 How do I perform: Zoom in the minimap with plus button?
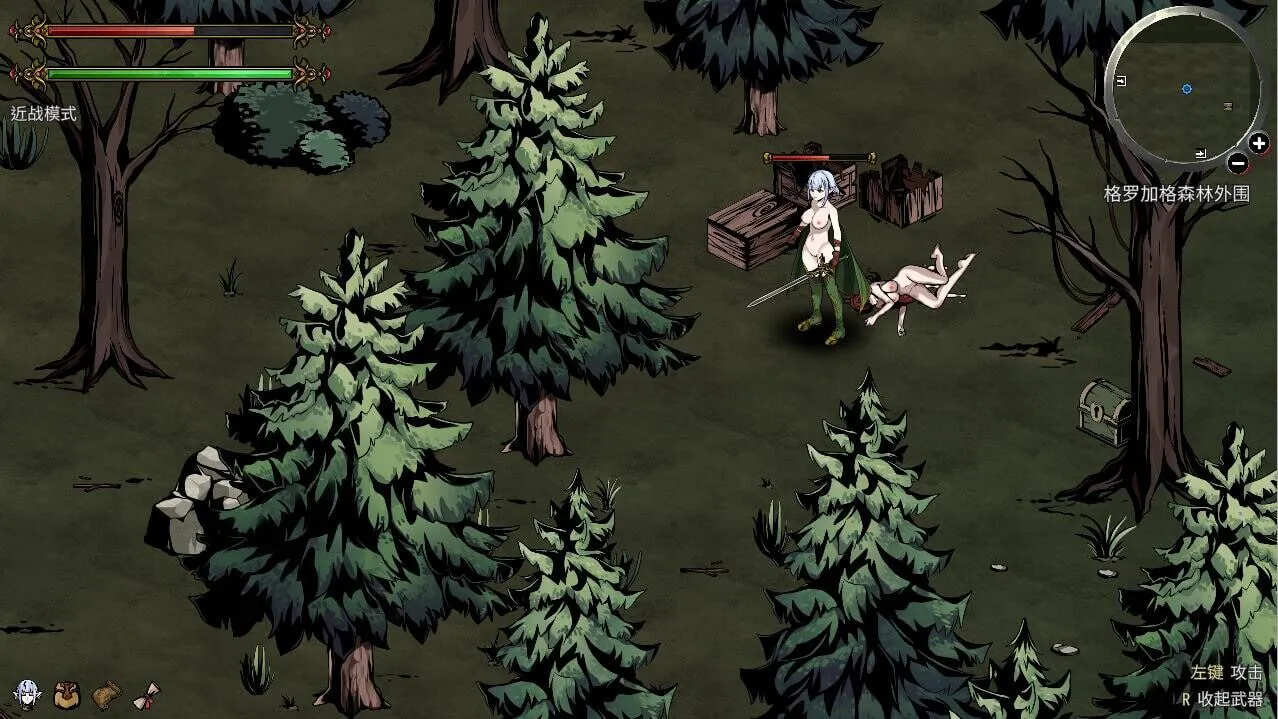pos(1258,143)
